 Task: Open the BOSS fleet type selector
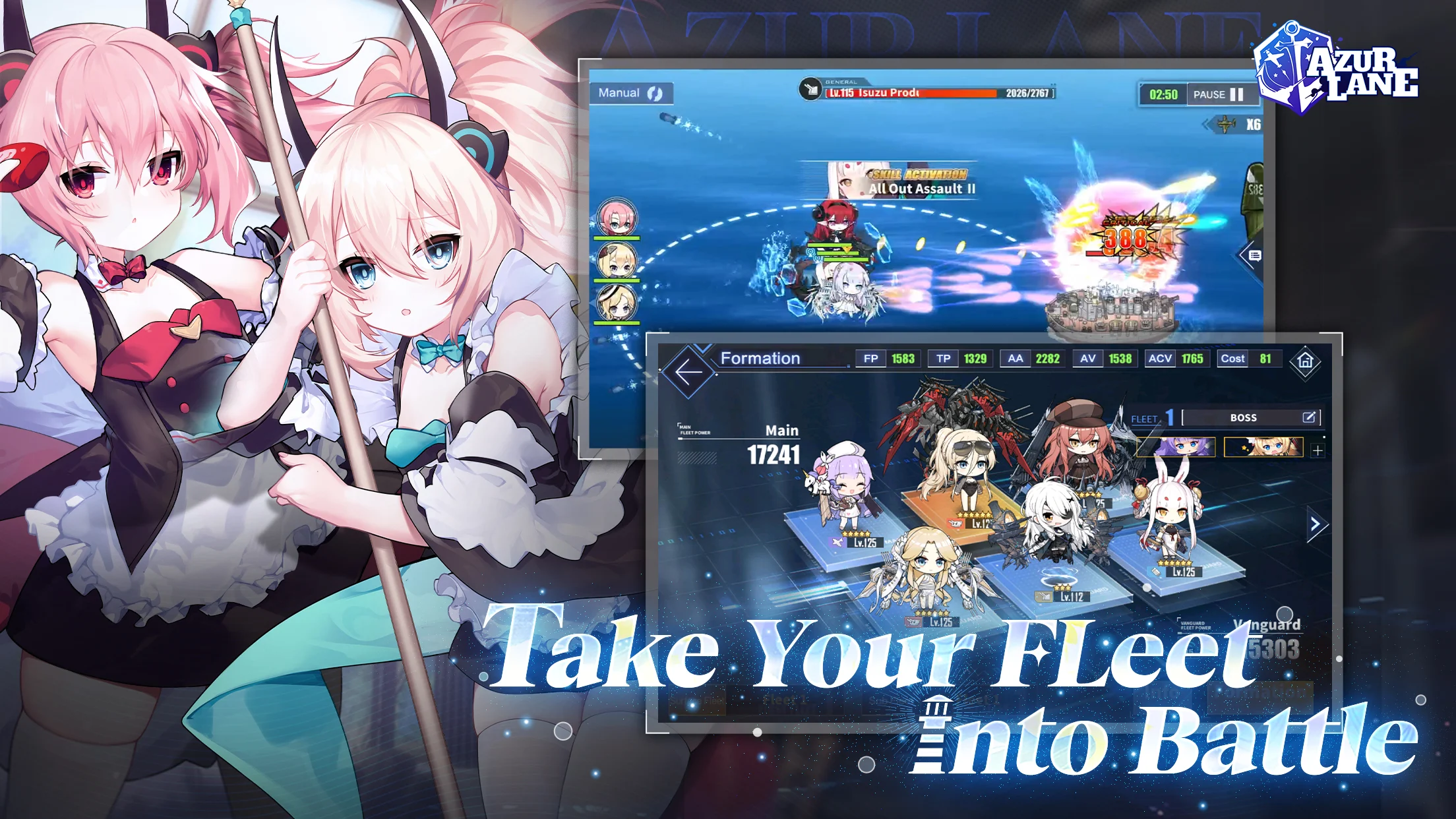click(1244, 417)
